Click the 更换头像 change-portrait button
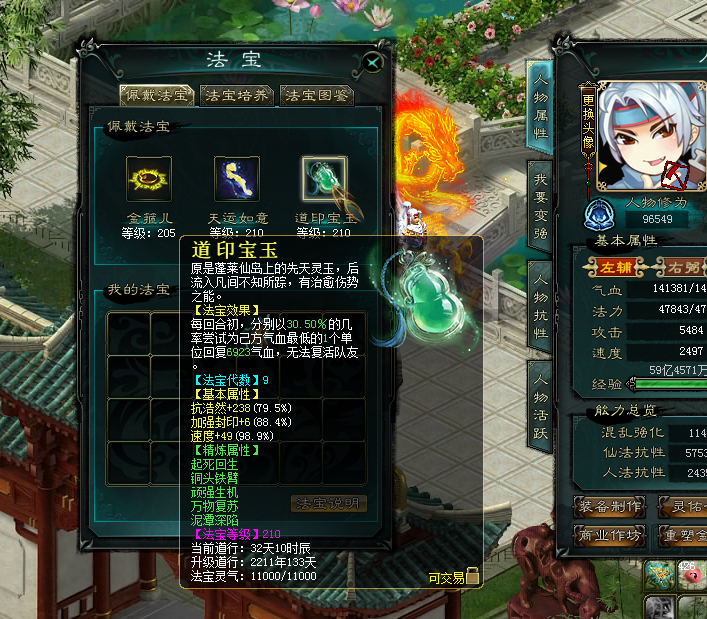 click(x=589, y=131)
